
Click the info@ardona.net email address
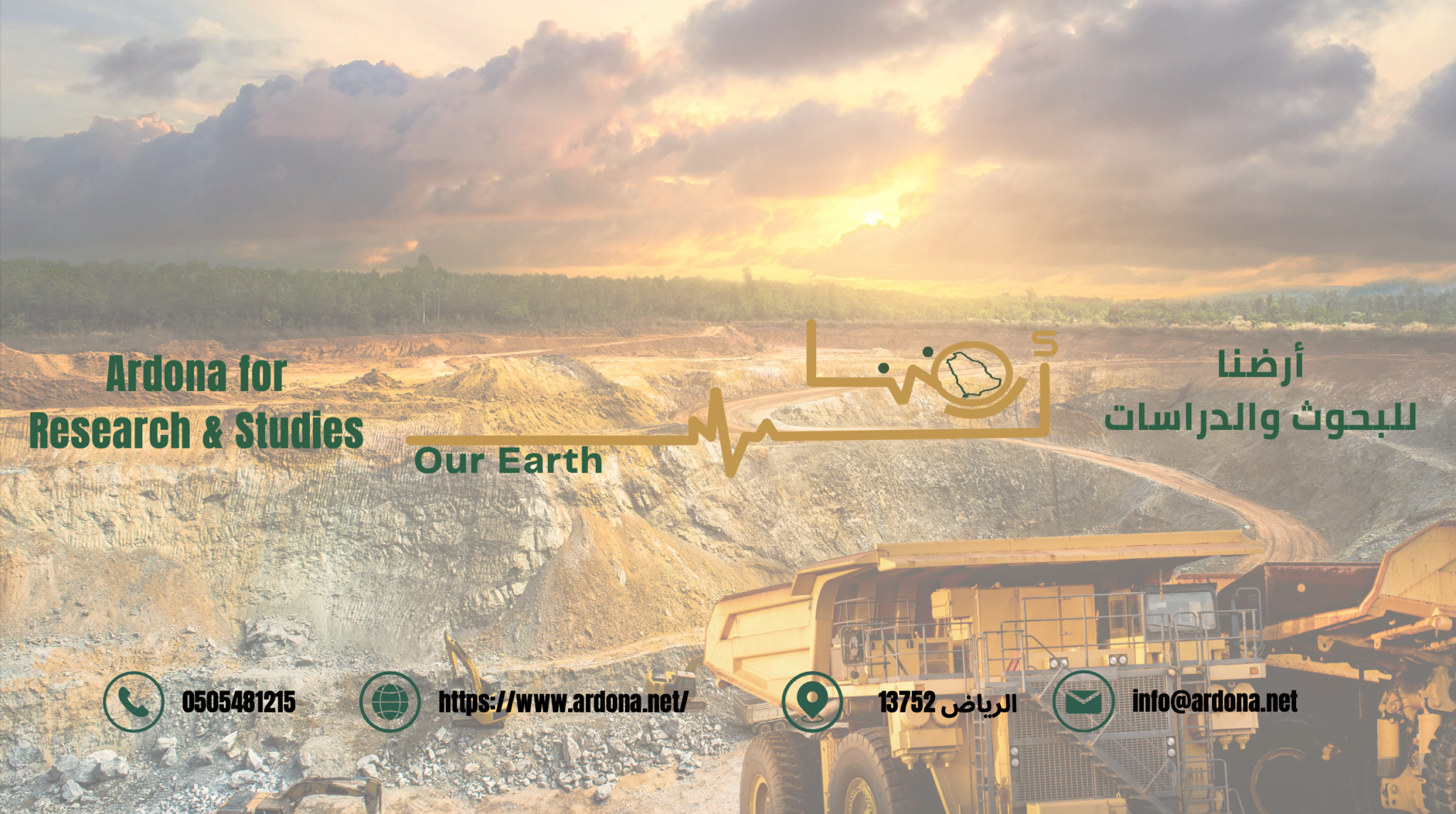[1214, 702]
